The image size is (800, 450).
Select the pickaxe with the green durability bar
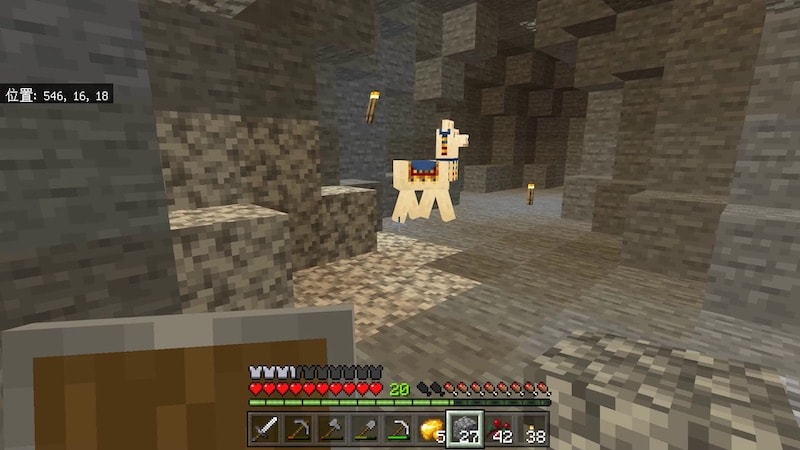click(x=399, y=429)
